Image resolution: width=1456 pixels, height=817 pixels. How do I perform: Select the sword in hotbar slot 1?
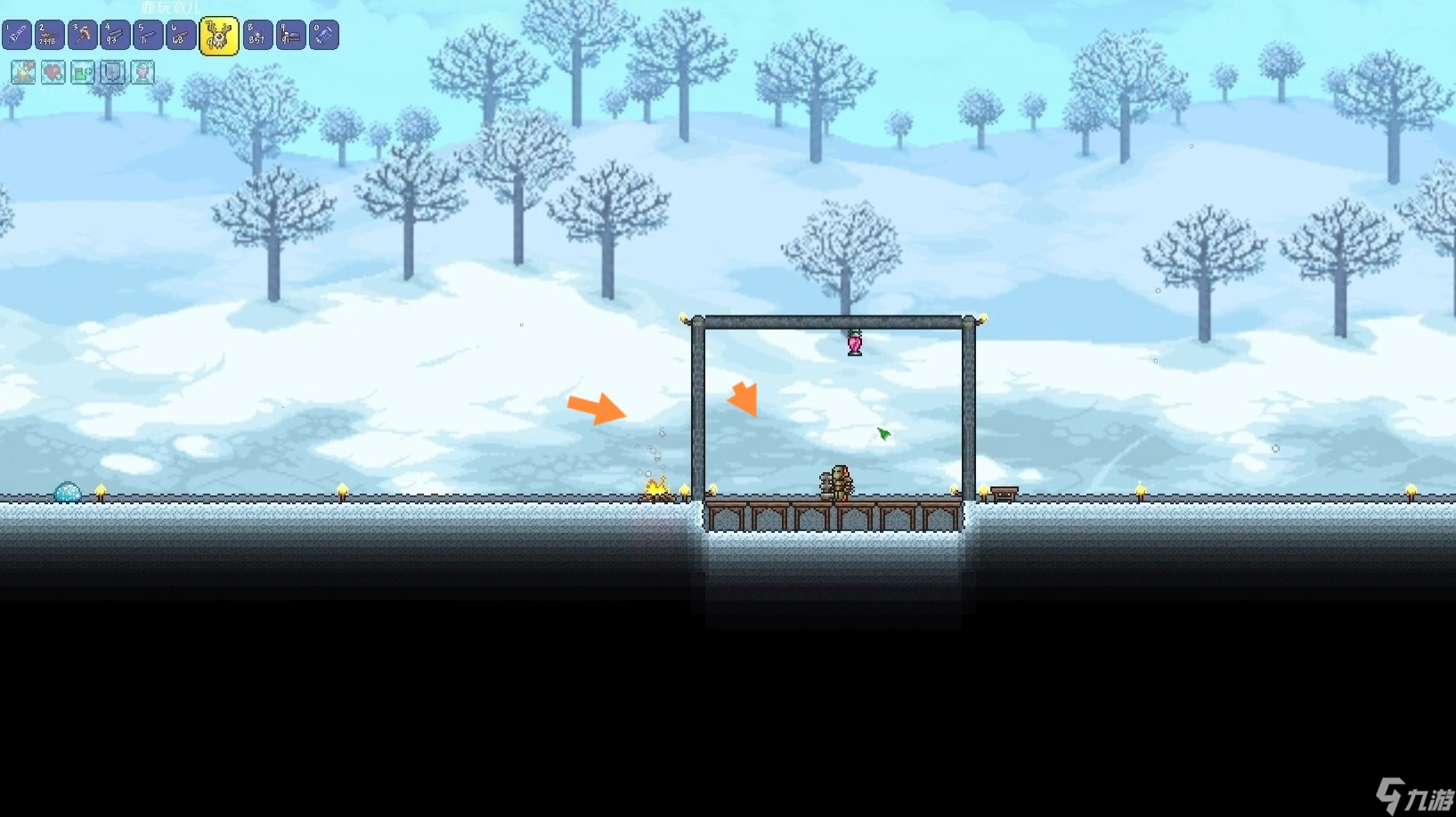[x=17, y=36]
